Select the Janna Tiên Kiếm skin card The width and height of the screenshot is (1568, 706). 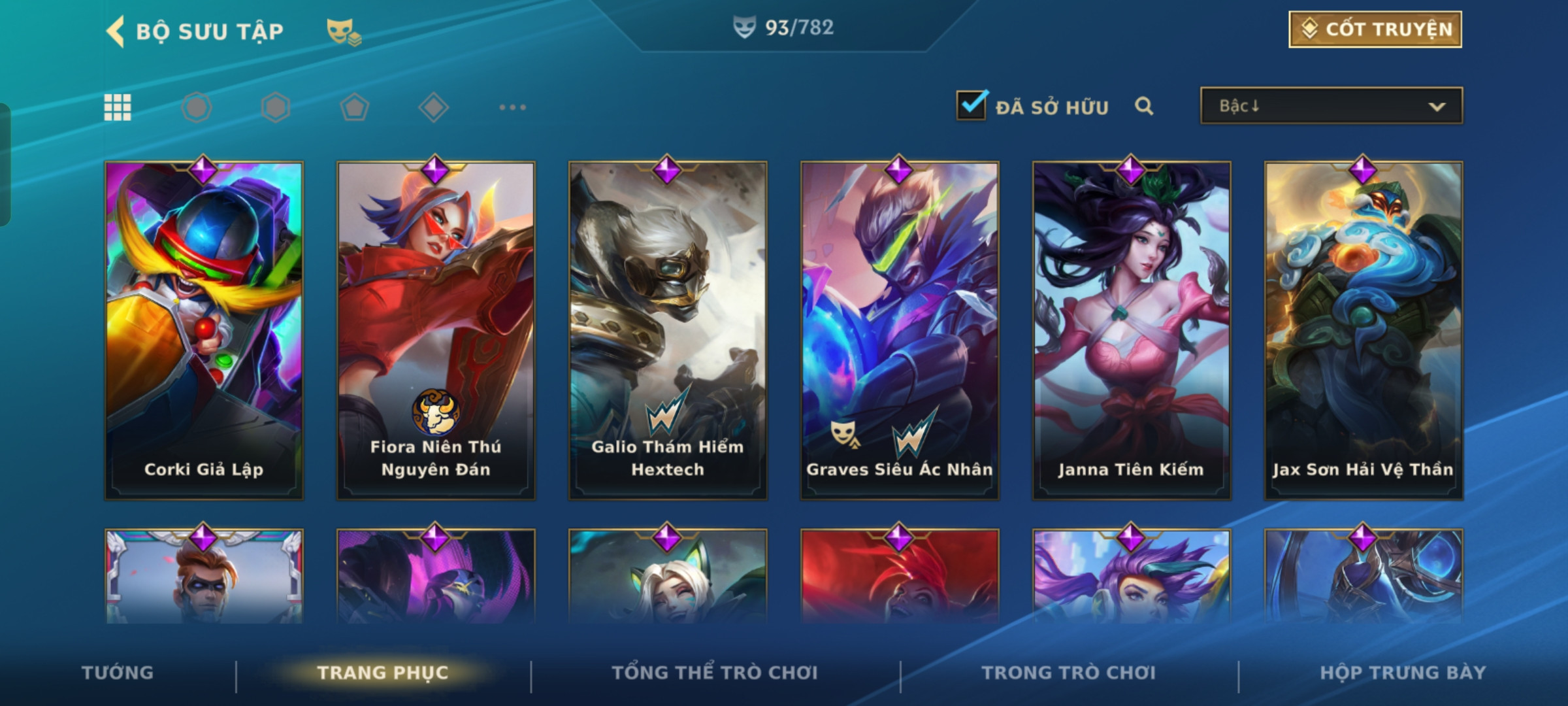1132,330
